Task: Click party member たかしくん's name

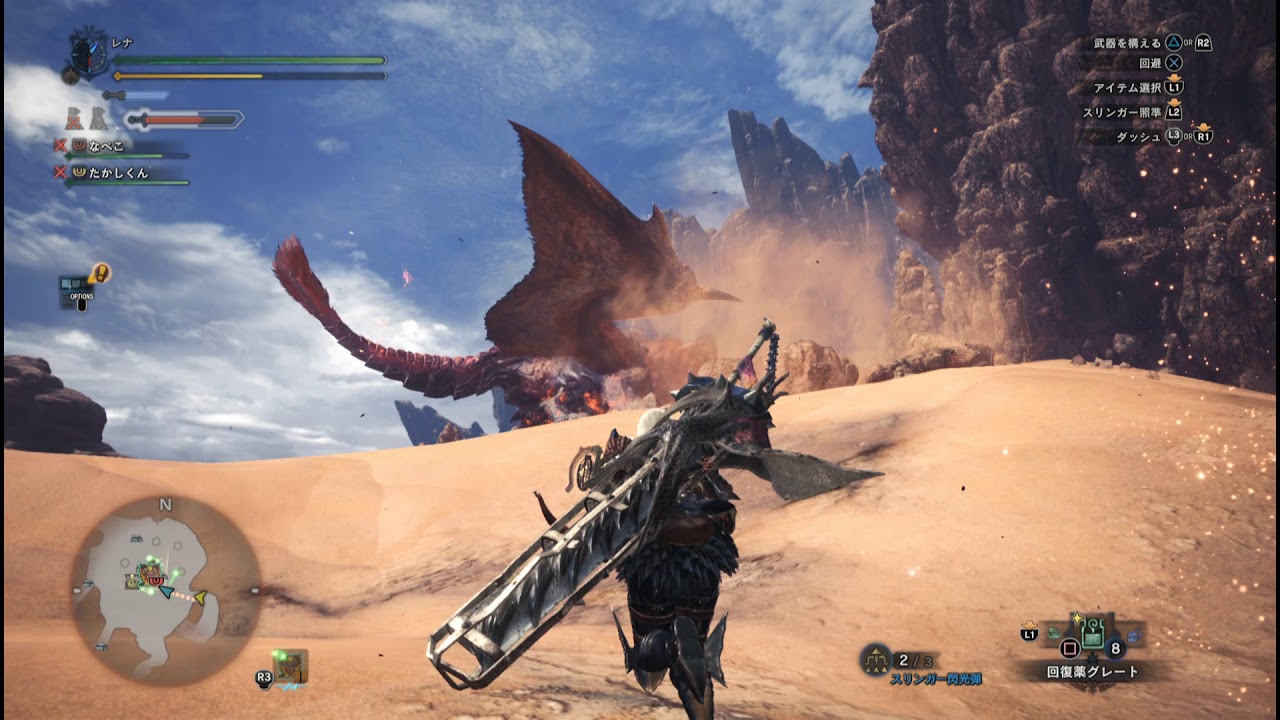Action: click(x=119, y=172)
